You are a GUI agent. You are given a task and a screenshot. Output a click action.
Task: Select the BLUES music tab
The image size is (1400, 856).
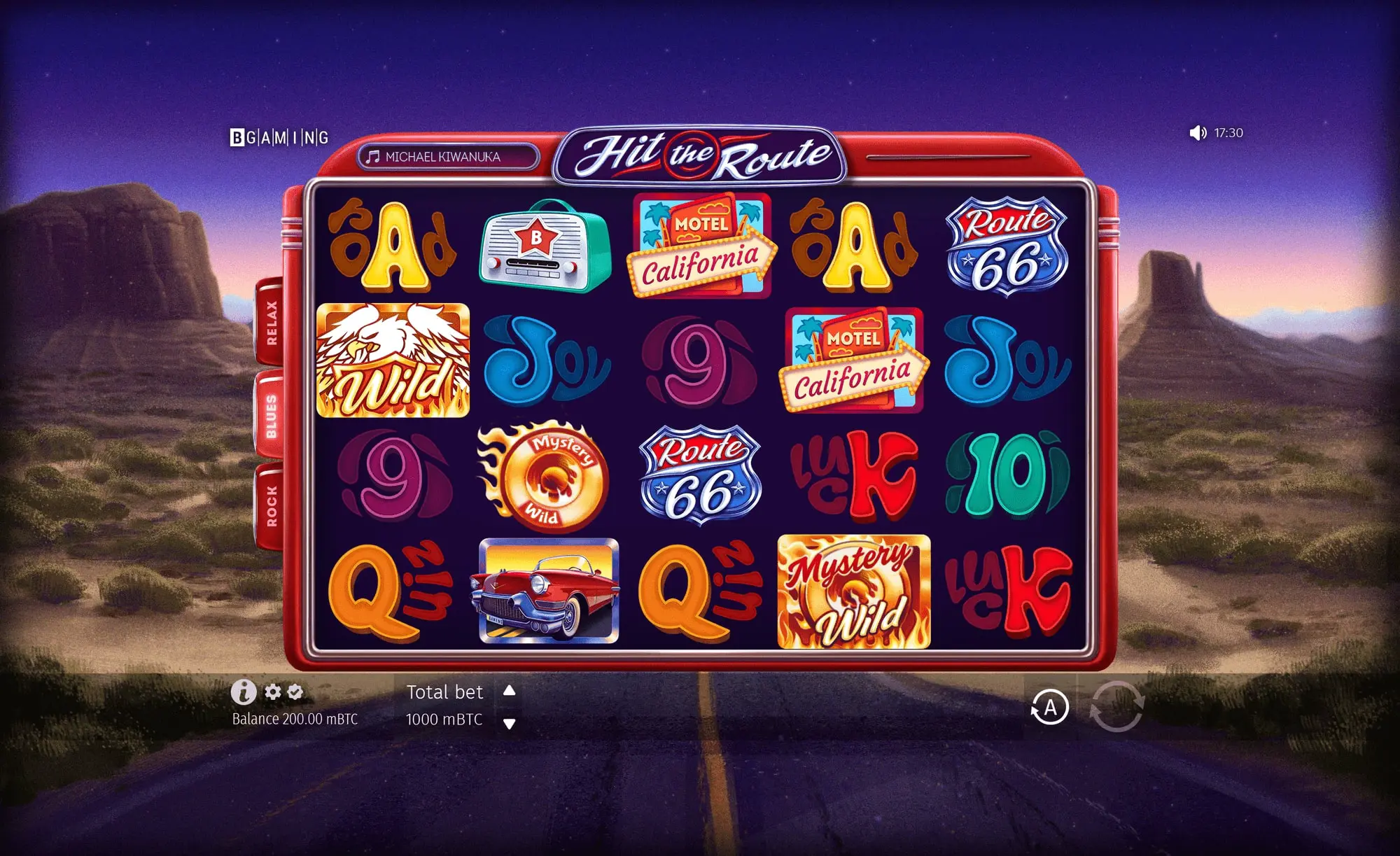click(271, 416)
